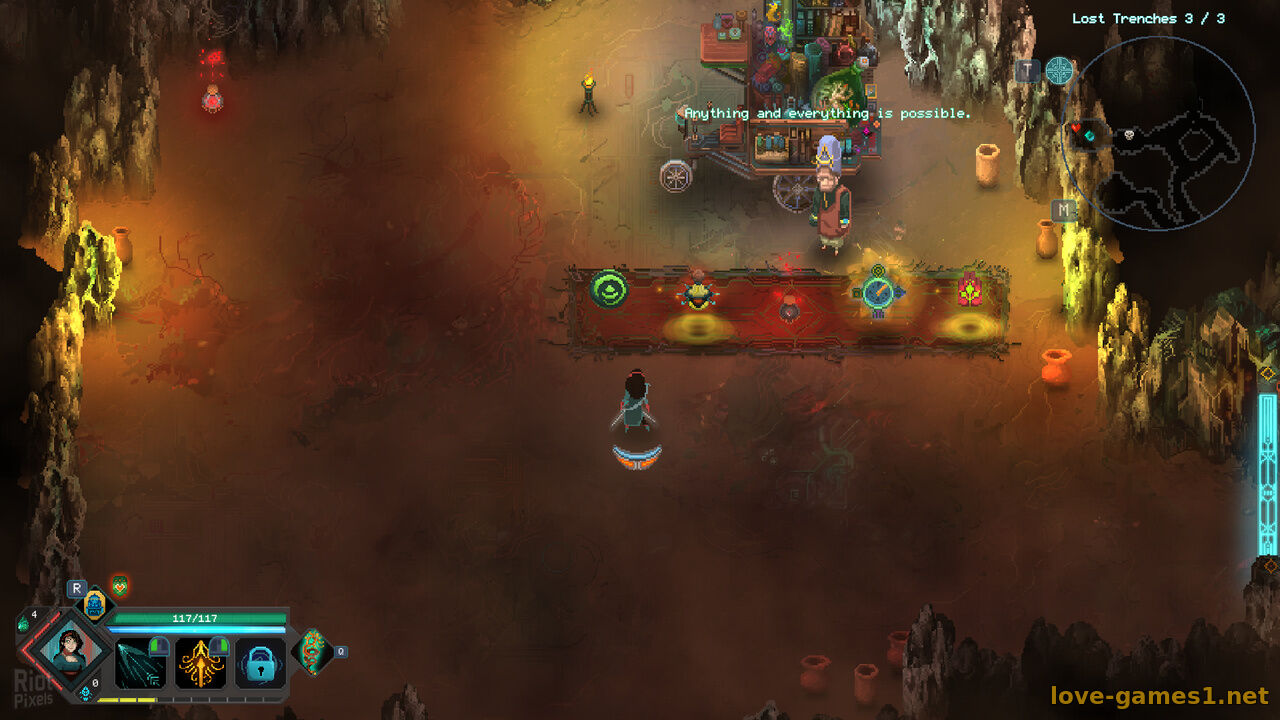Activate the teal spread-shot ability
Viewport: 1280px width, 720px height.
coord(139,664)
